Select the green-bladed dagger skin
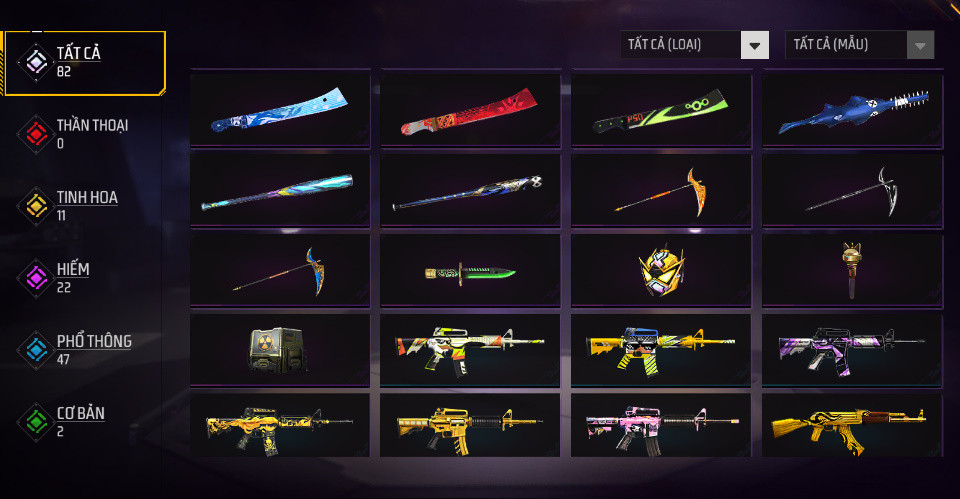The width and height of the screenshot is (960, 499). (471, 271)
